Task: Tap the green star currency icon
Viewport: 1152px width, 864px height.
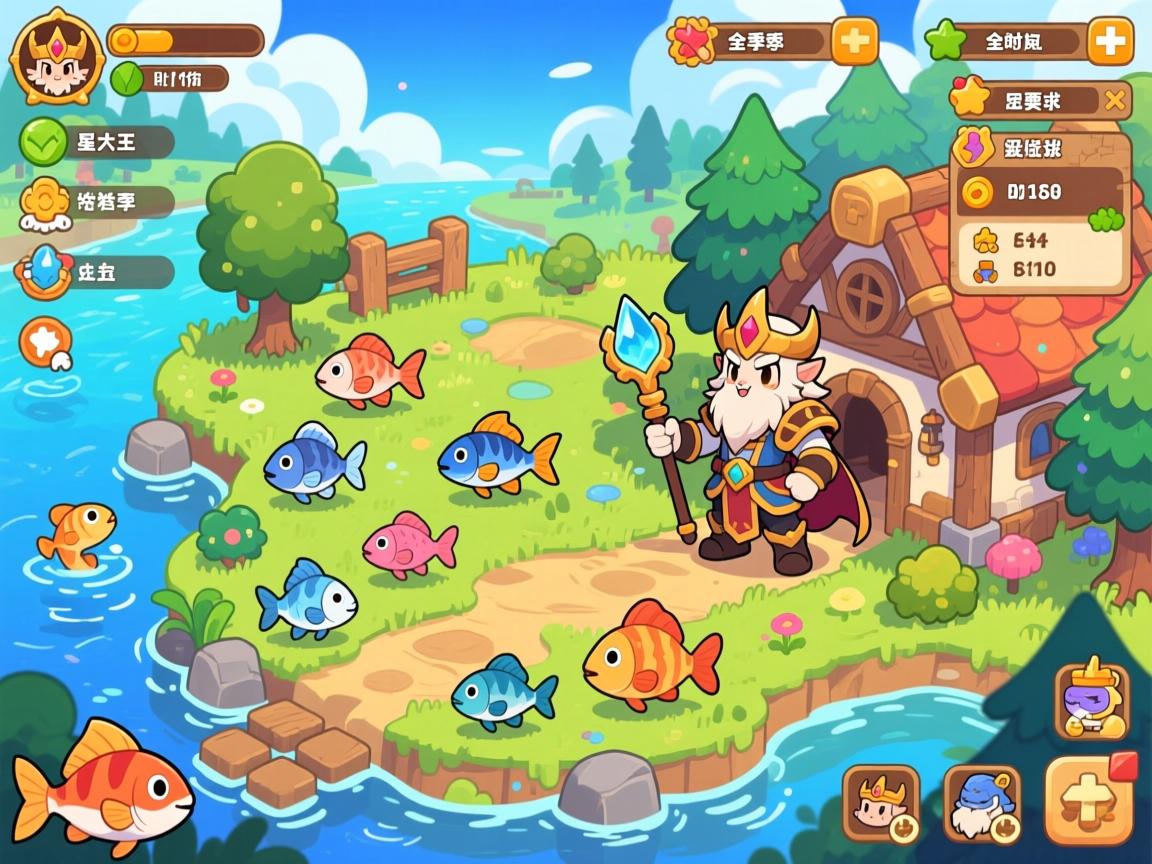Action: click(943, 42)
